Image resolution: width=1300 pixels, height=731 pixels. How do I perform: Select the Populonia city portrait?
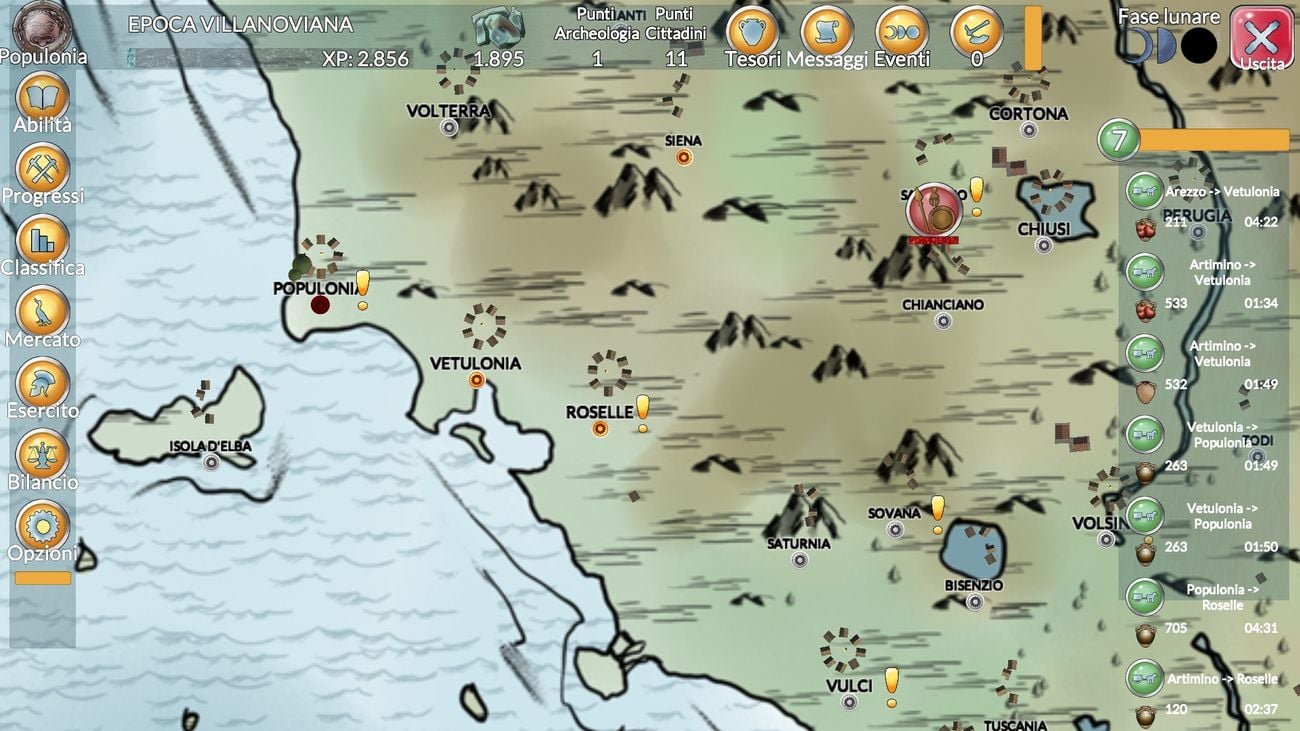[42, 26]
